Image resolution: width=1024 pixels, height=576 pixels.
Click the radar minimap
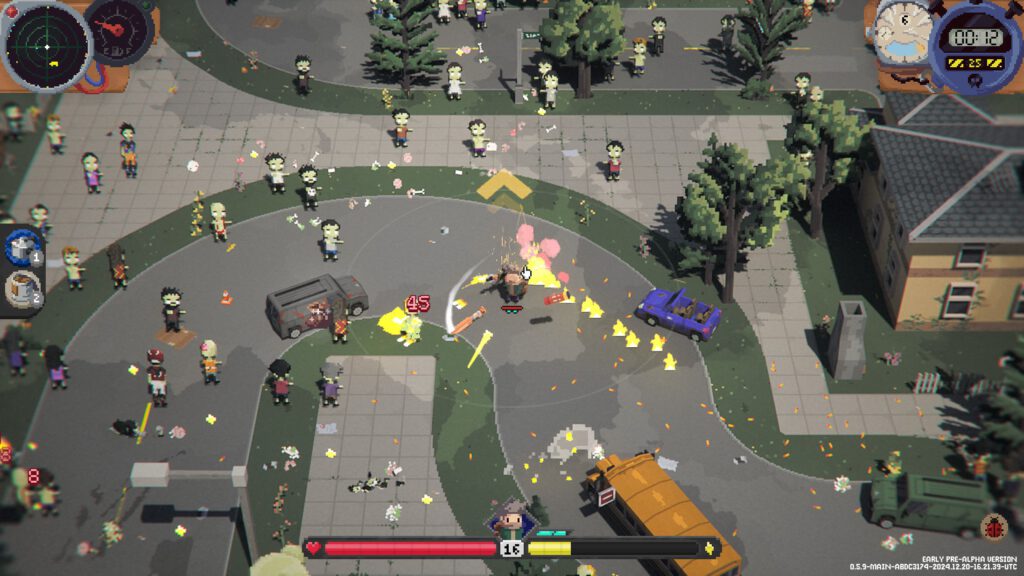coord(46,45)
